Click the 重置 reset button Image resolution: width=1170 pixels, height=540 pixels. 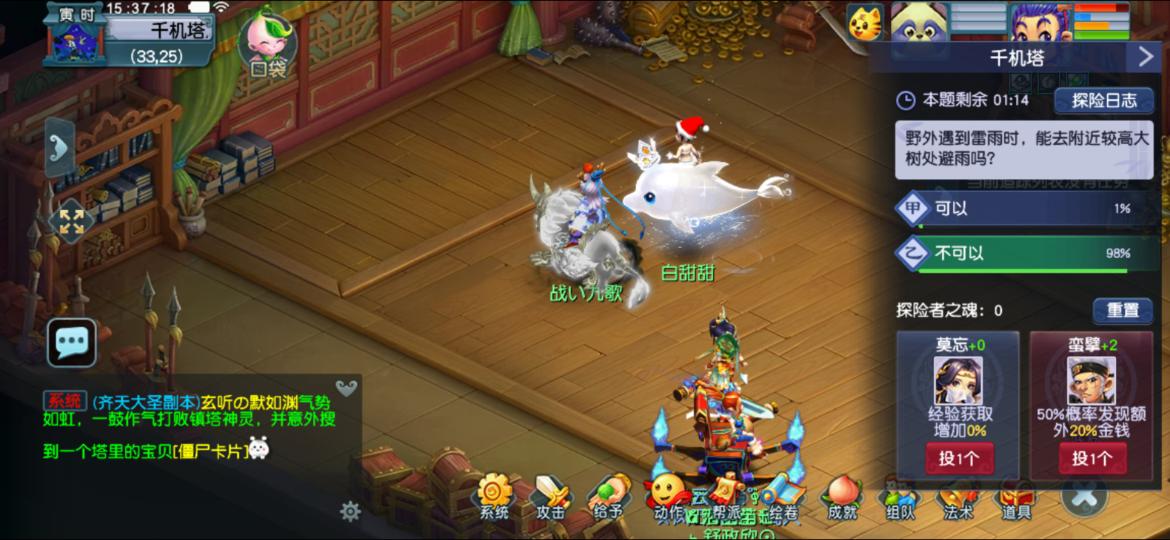(1122, 310)
